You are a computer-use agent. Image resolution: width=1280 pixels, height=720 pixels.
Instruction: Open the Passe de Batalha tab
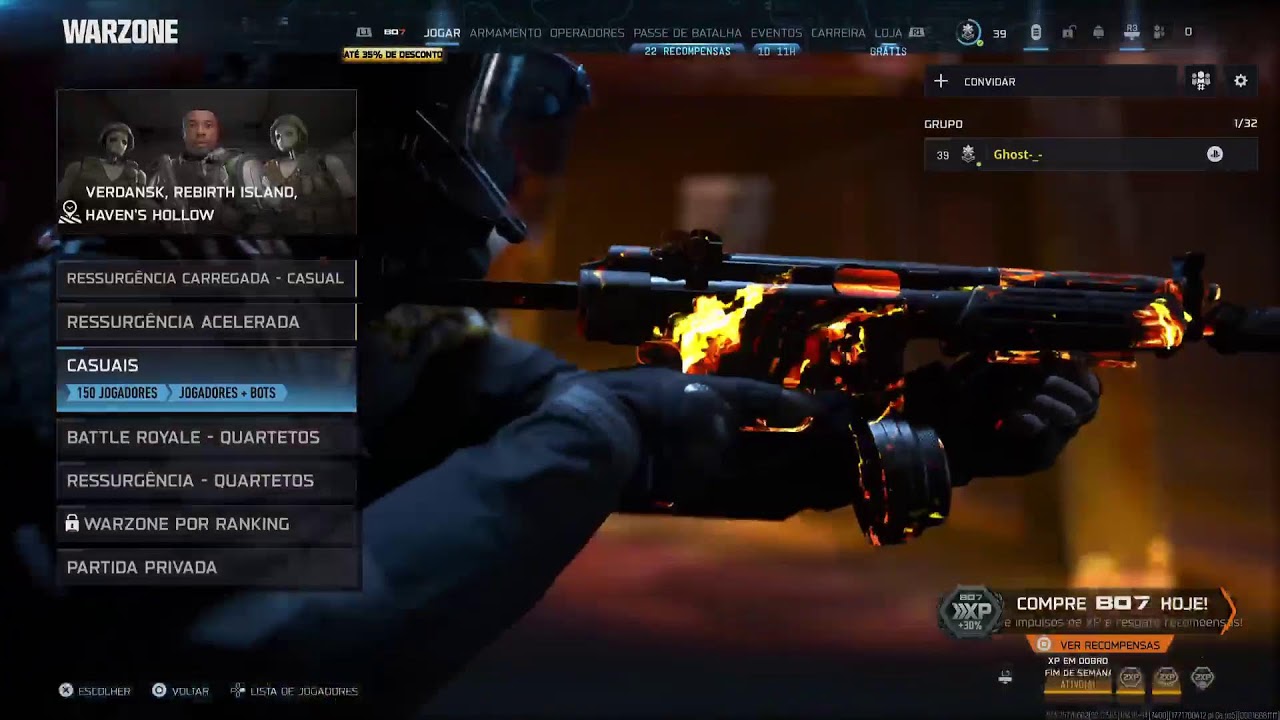click(x=687, y=33)
